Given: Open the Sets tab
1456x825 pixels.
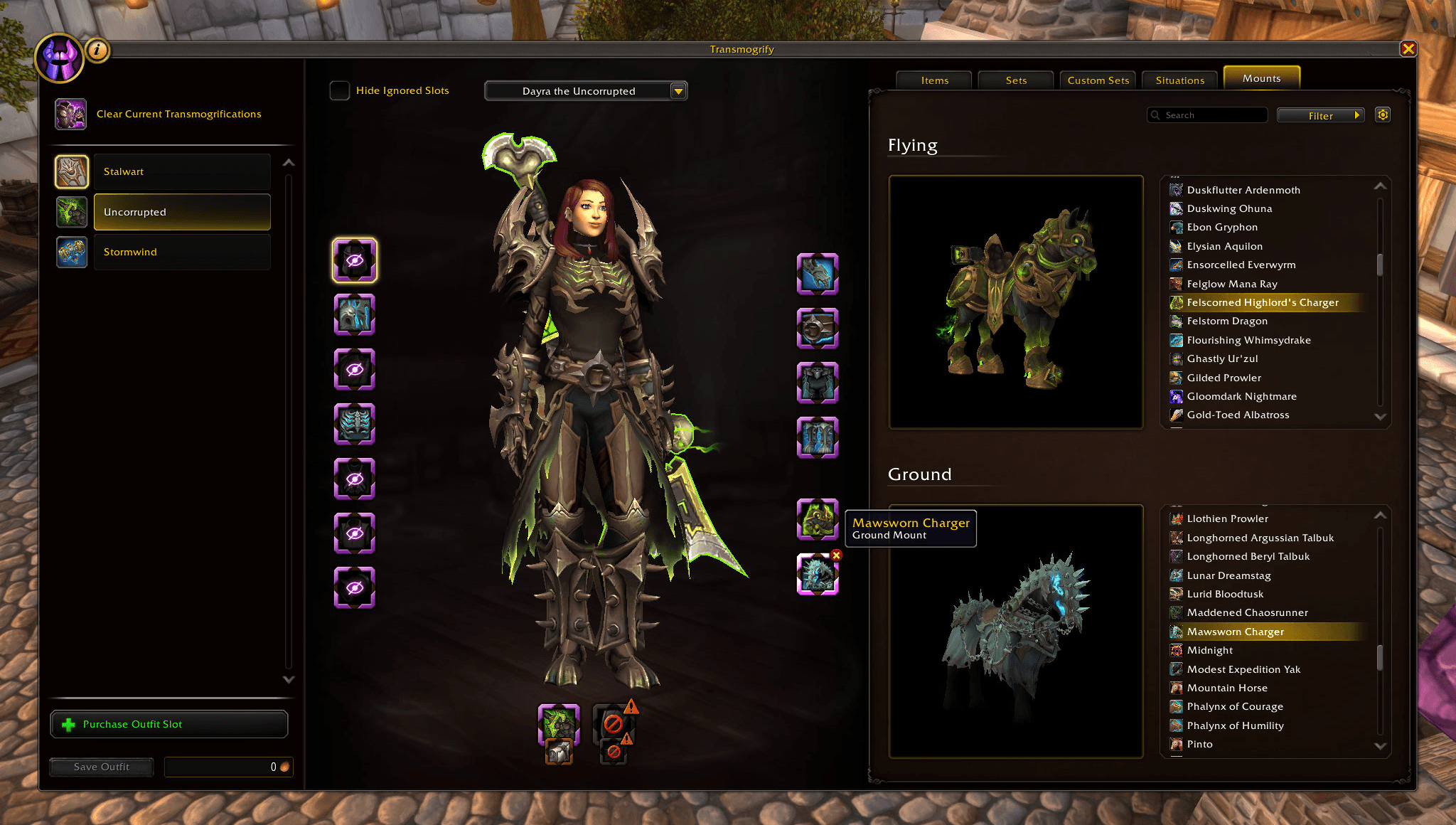Looking at the screenshot, I should tap(1016, 80).
